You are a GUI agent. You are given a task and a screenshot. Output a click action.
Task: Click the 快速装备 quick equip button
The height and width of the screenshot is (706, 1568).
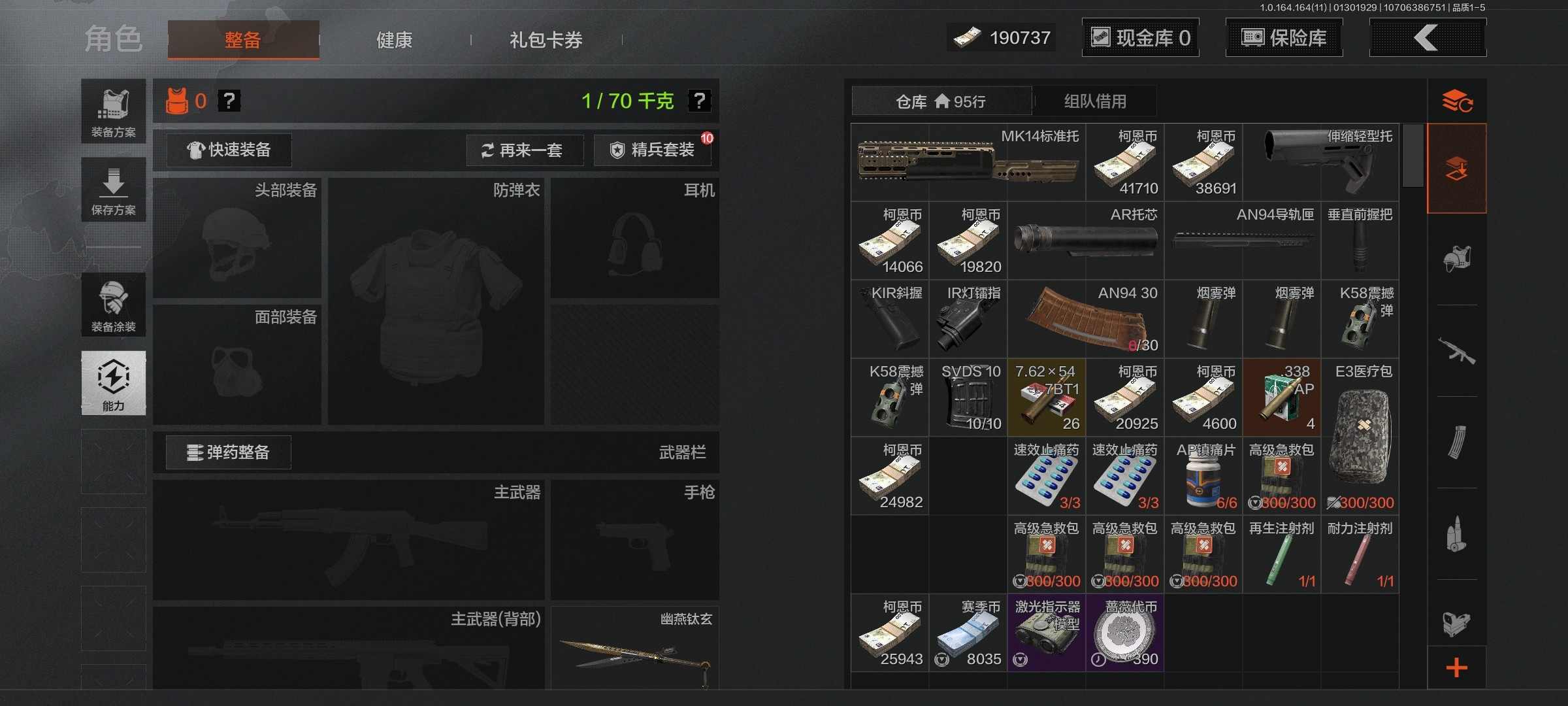click(228, 150)
